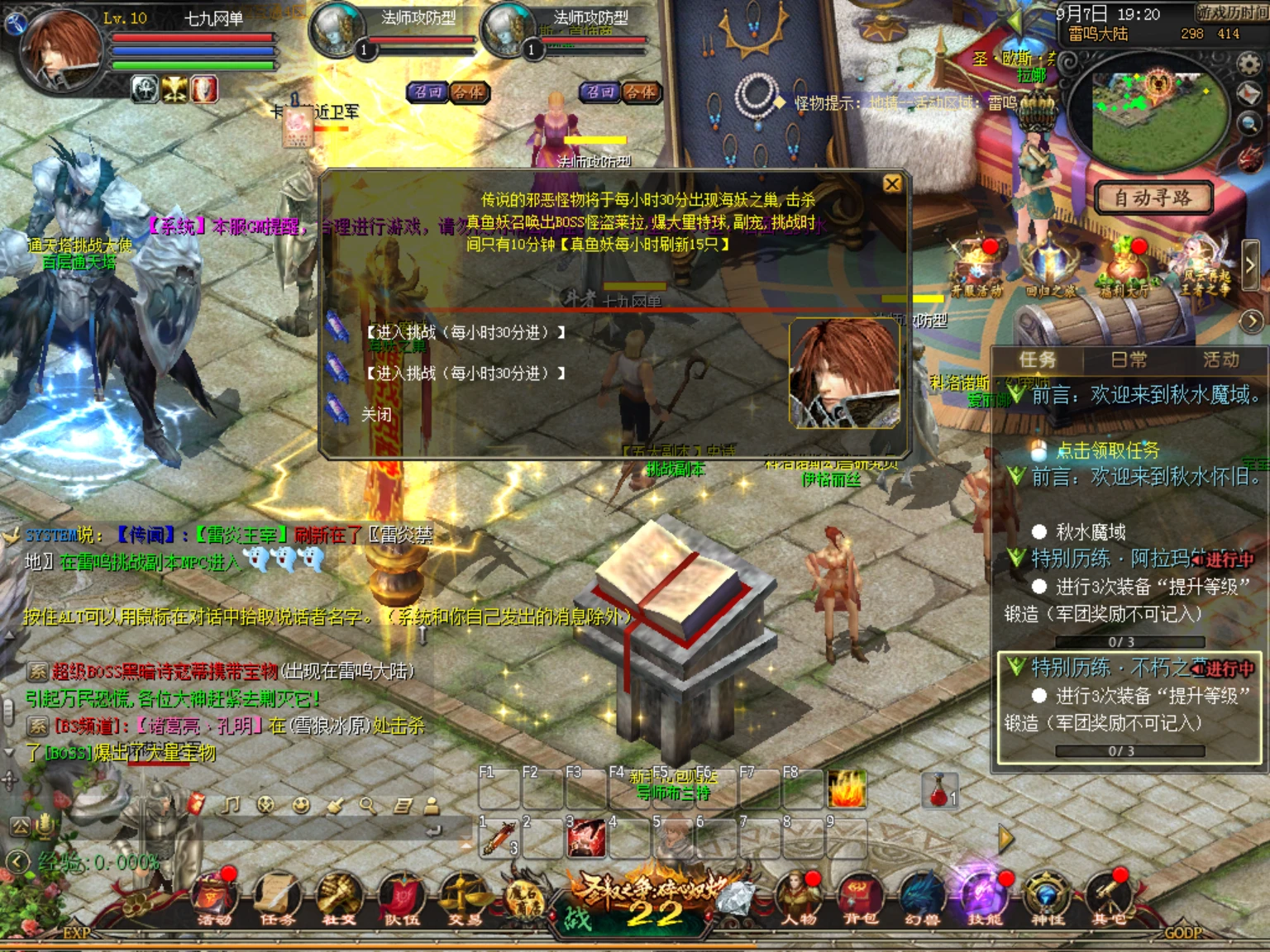Choose the 关闭 dialogue option
Screen dimensions: 1270x952
[376, 414]
